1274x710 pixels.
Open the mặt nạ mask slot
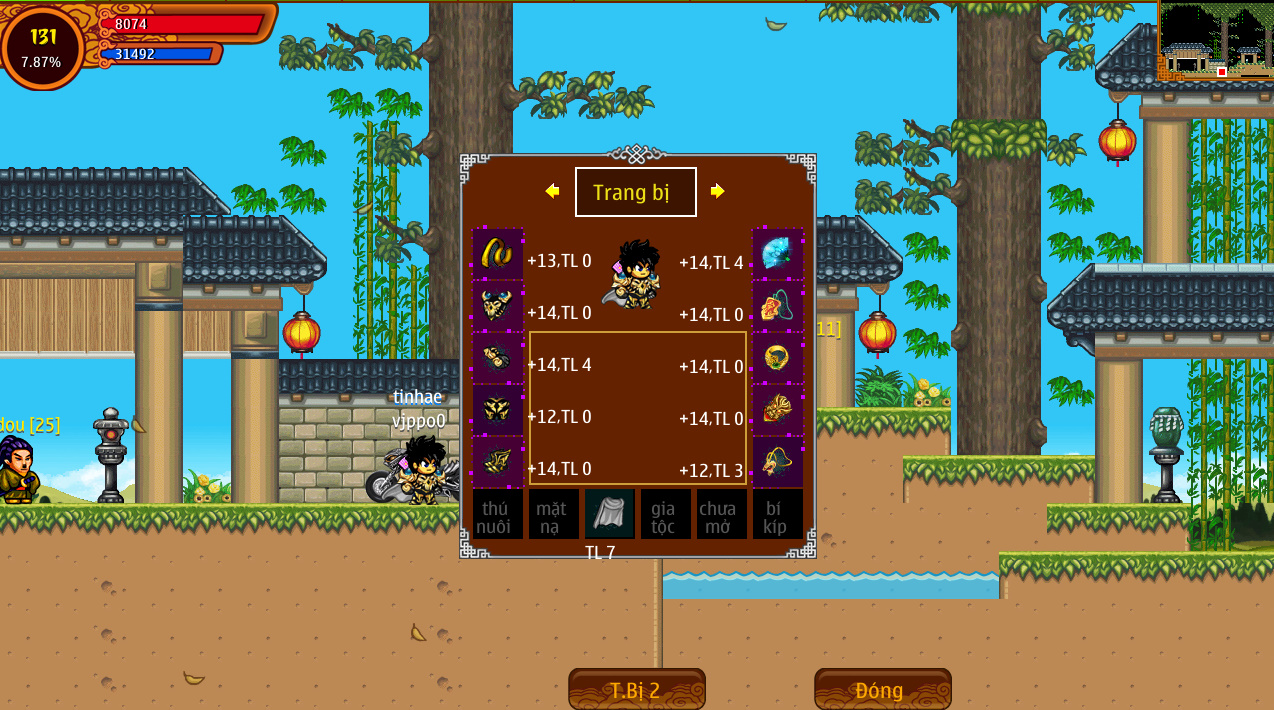pyautogui.click(x=553, y=514)
